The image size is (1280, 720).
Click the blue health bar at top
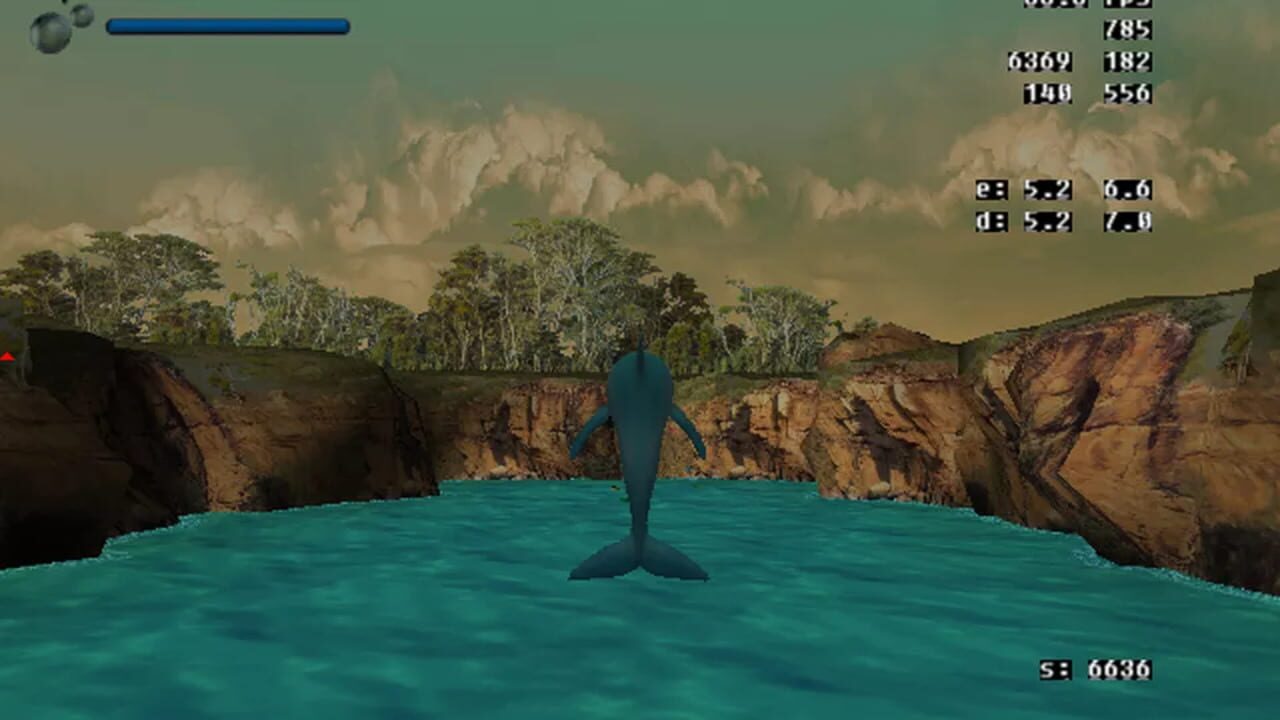pyautogui.click(x=230, y=27)
